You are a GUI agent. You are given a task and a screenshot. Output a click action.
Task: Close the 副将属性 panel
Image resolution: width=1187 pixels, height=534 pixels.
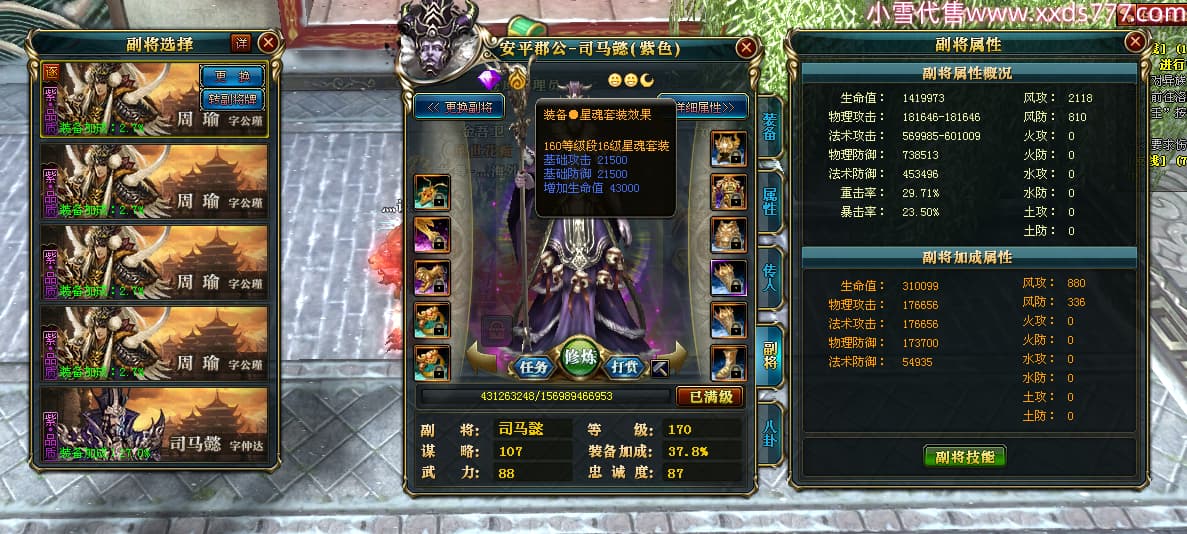click(x=1134, y=42)
